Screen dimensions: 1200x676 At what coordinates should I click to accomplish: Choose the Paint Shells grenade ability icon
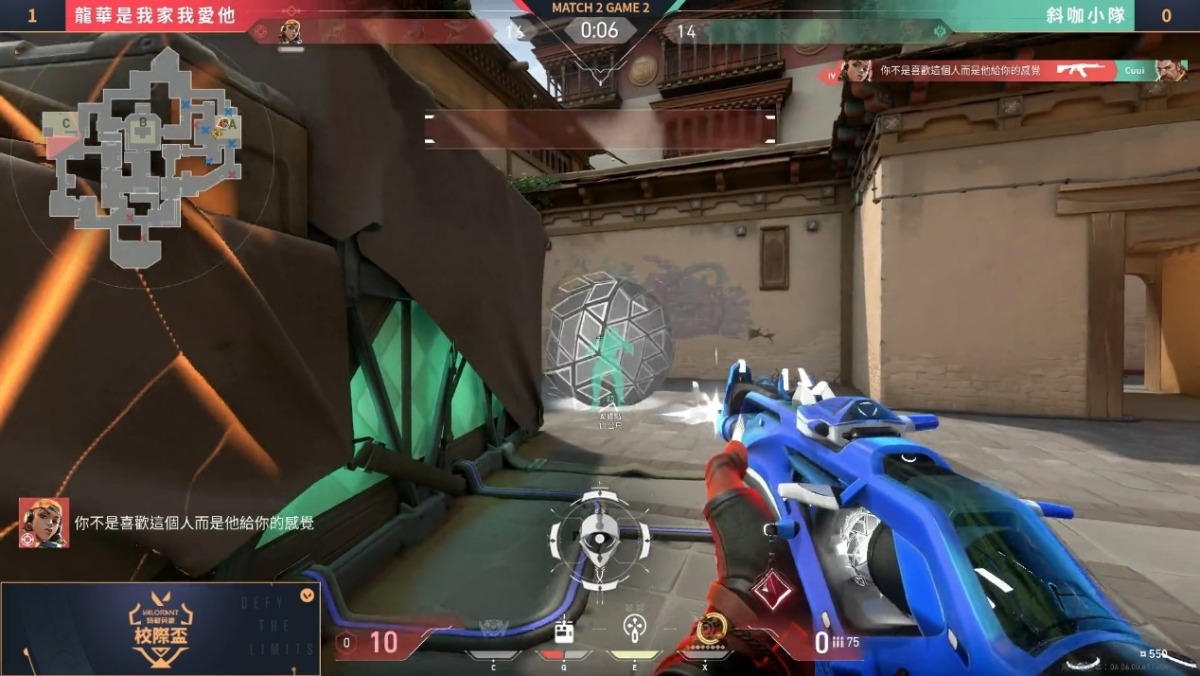point(635,629)
